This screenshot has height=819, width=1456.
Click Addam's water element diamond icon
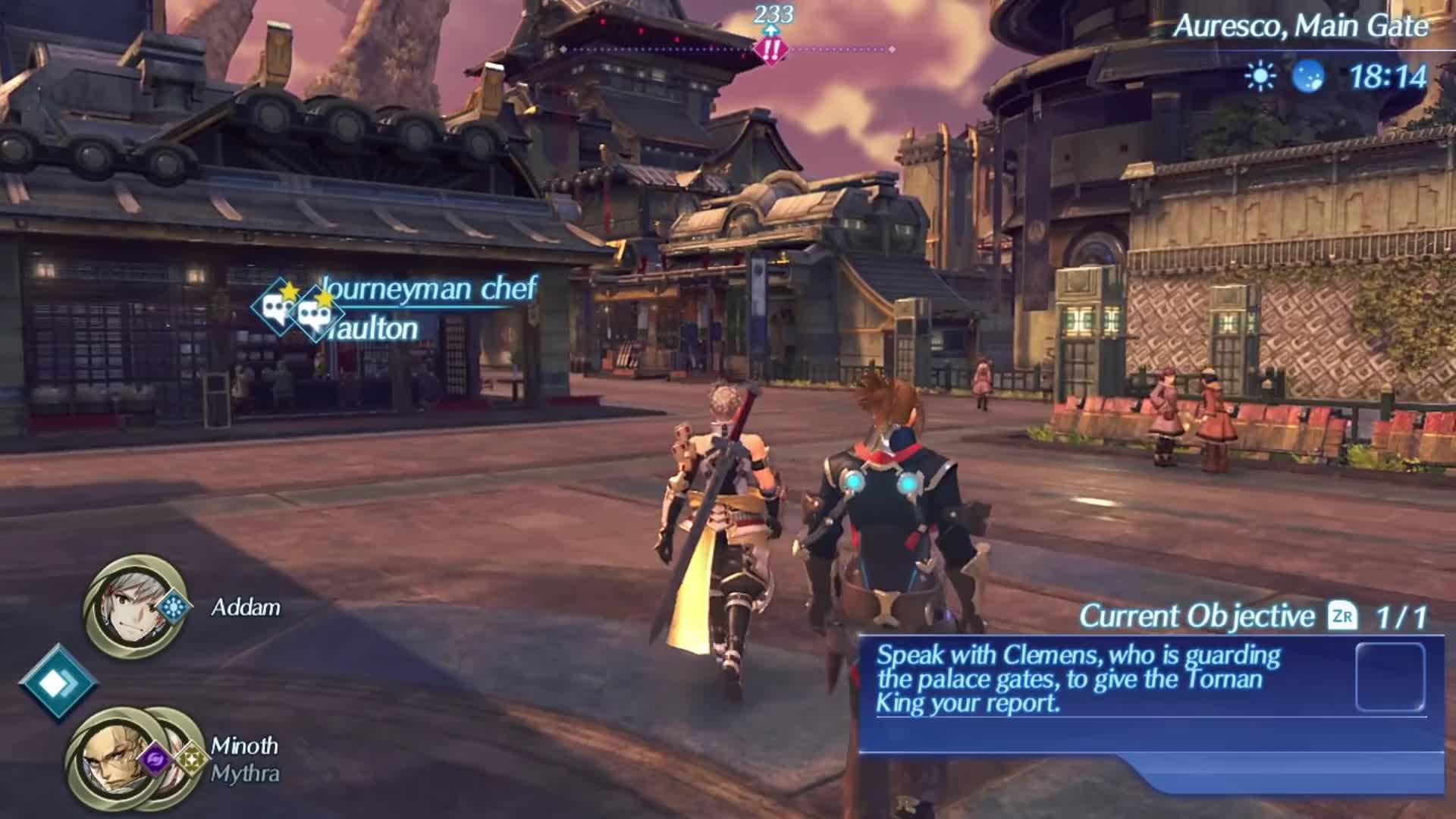(x=173, y=605)
